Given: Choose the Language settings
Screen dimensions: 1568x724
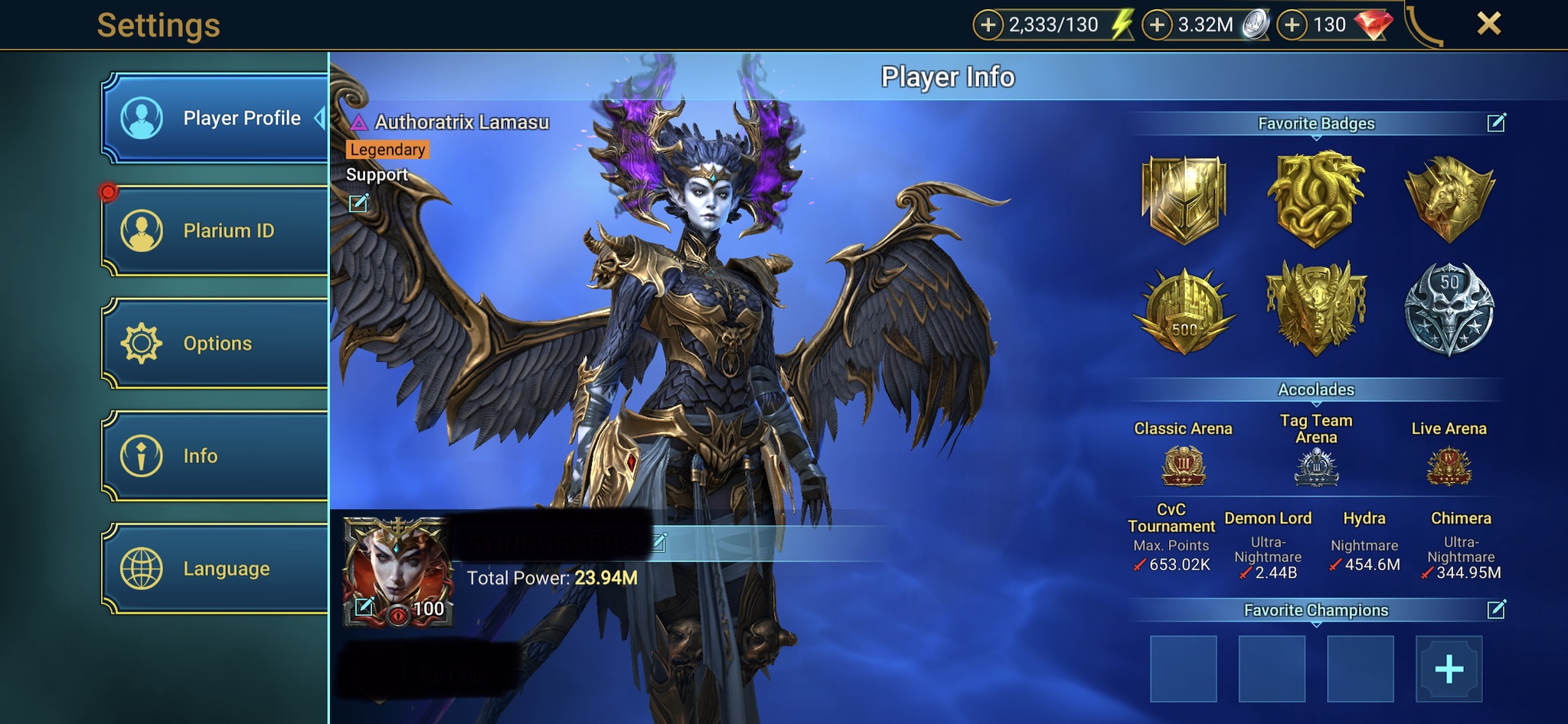Looking at the screenshot, I should pos(215,569).
